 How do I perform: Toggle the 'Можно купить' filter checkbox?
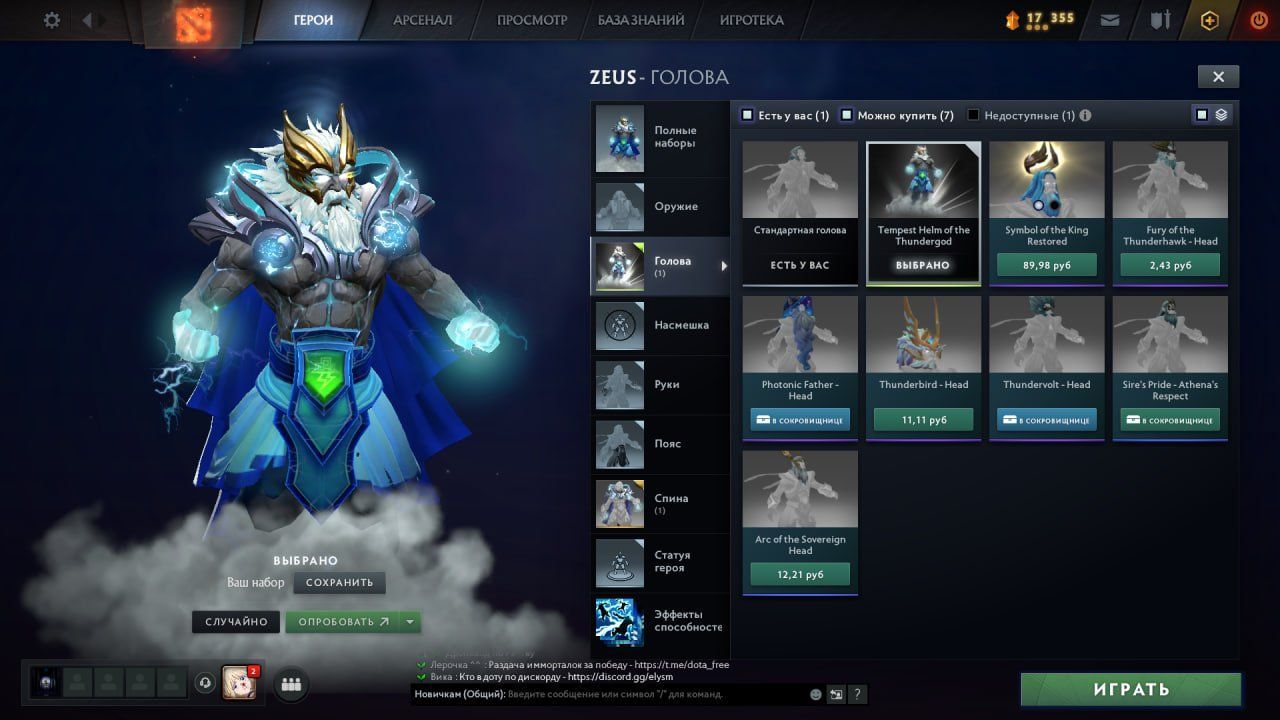point(846,115)
